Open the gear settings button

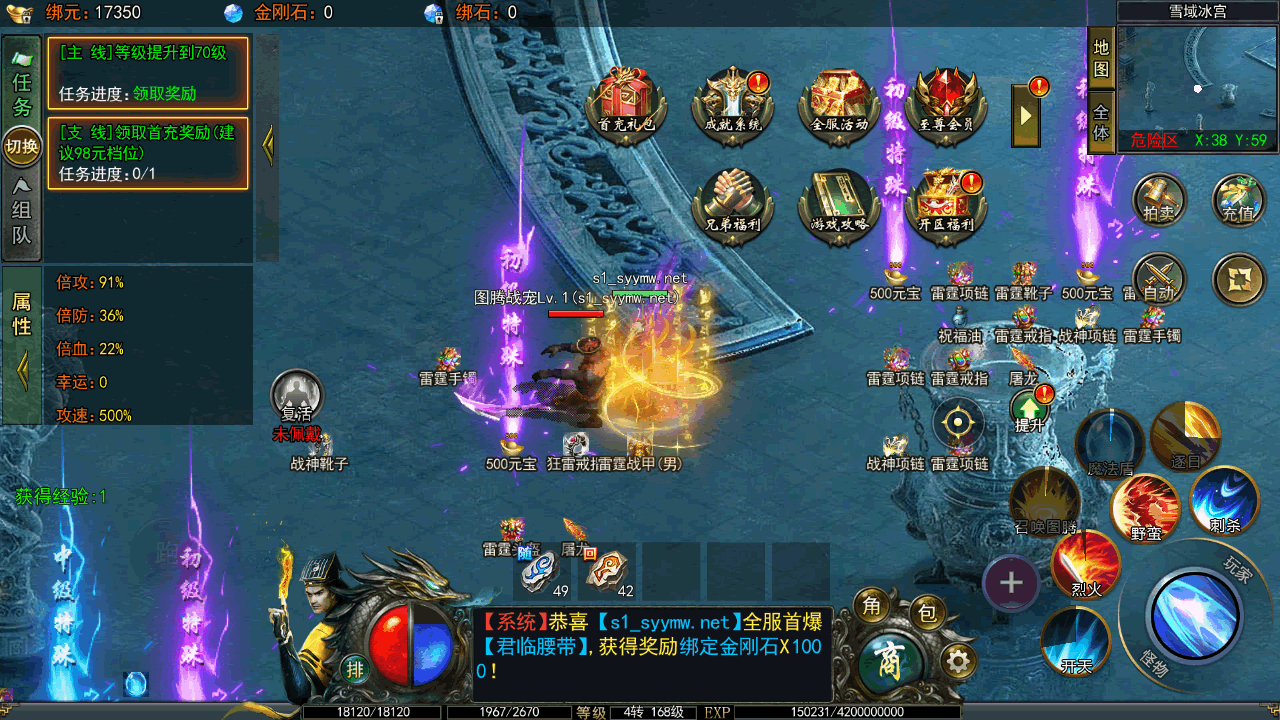tap(958, 661)
